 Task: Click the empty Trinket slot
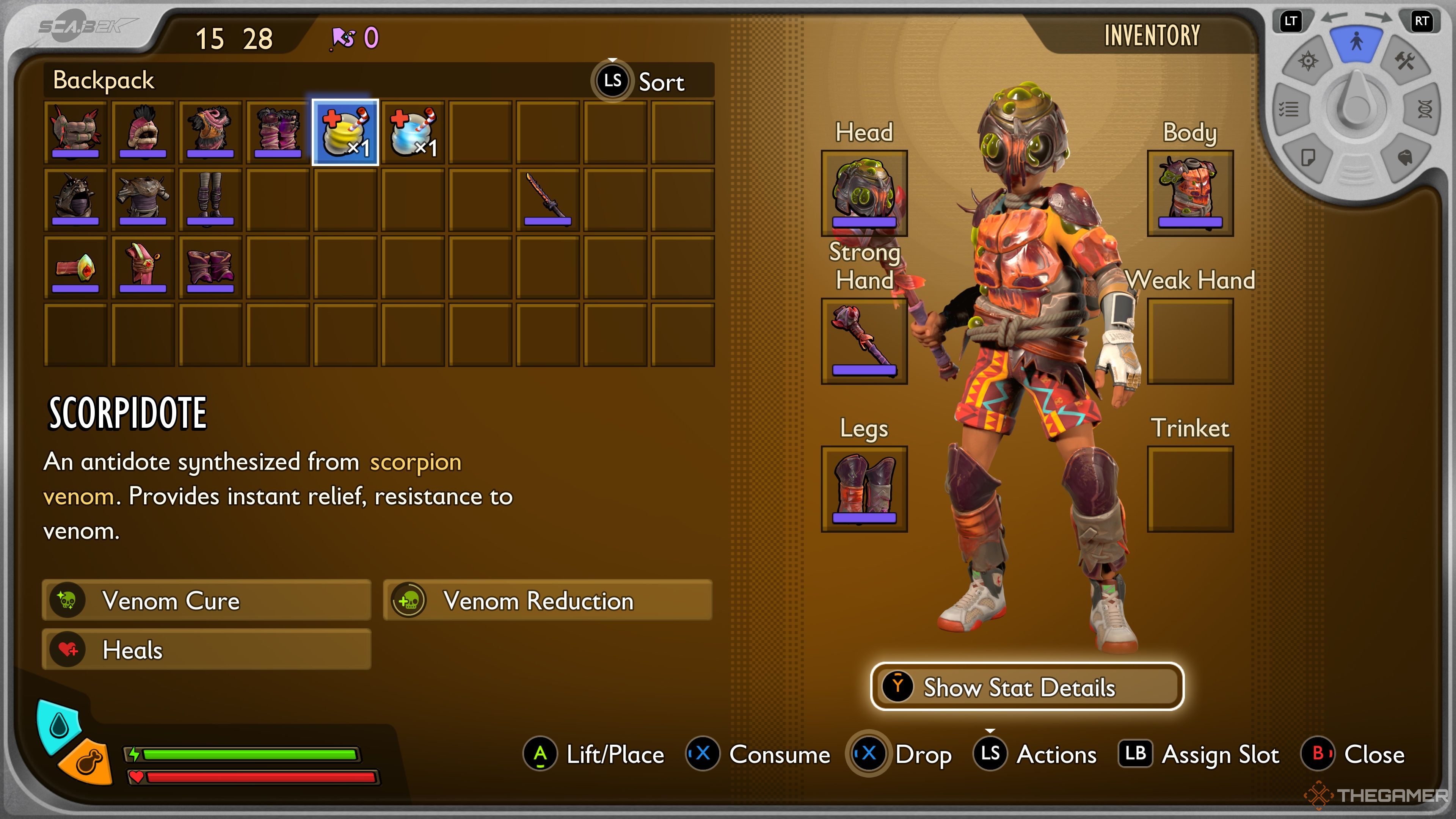click(1190, 488)
